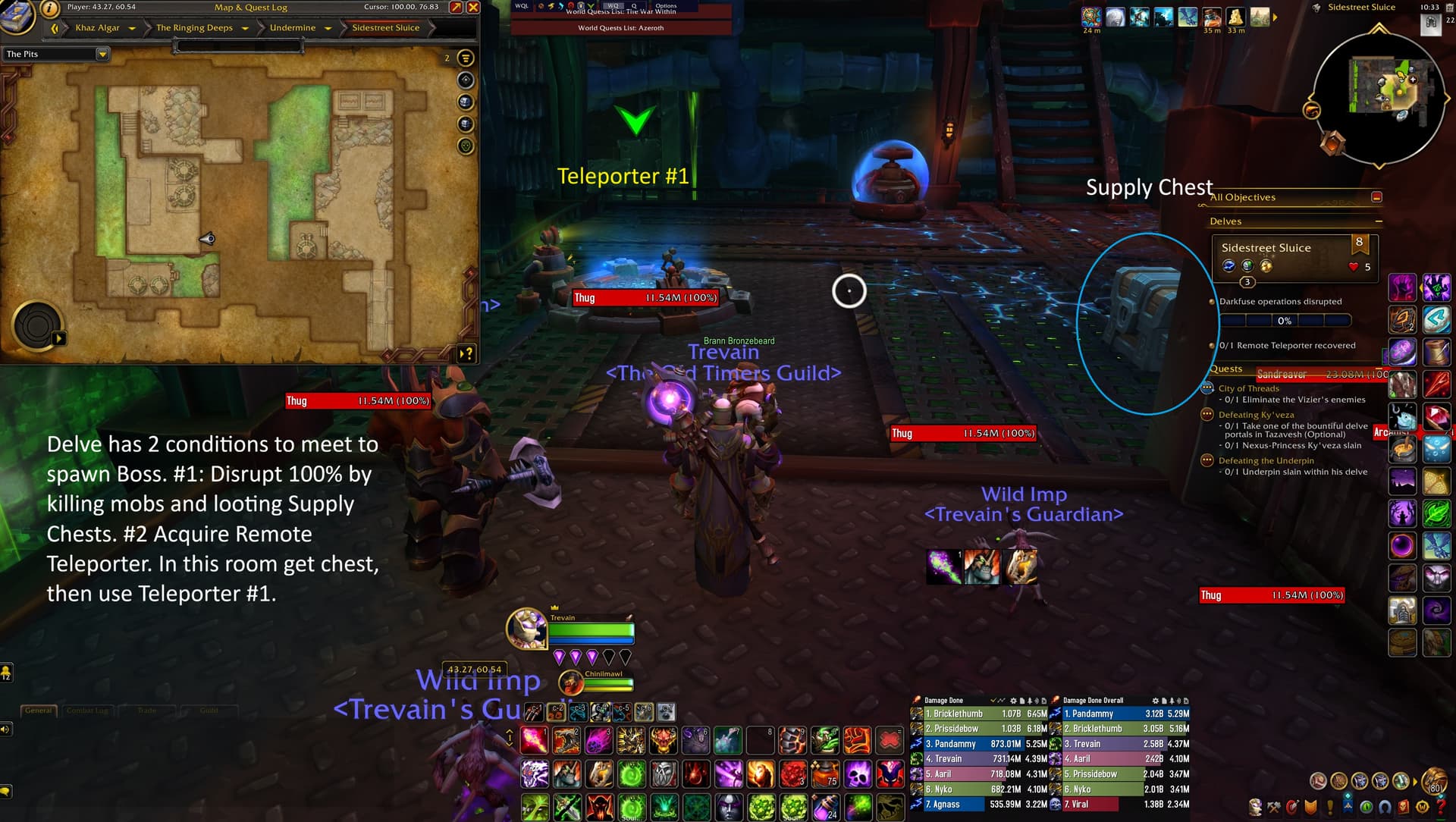Switch to the General chat tab

[39, 711]
